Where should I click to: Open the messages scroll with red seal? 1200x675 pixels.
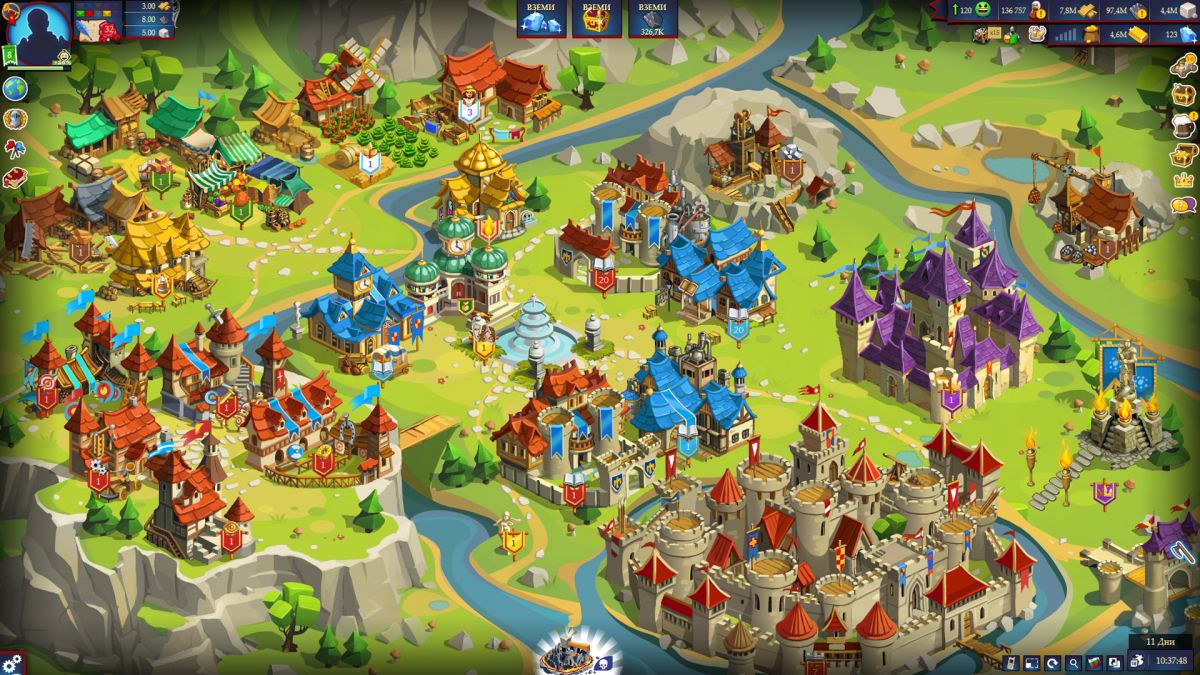coord(98,30)
